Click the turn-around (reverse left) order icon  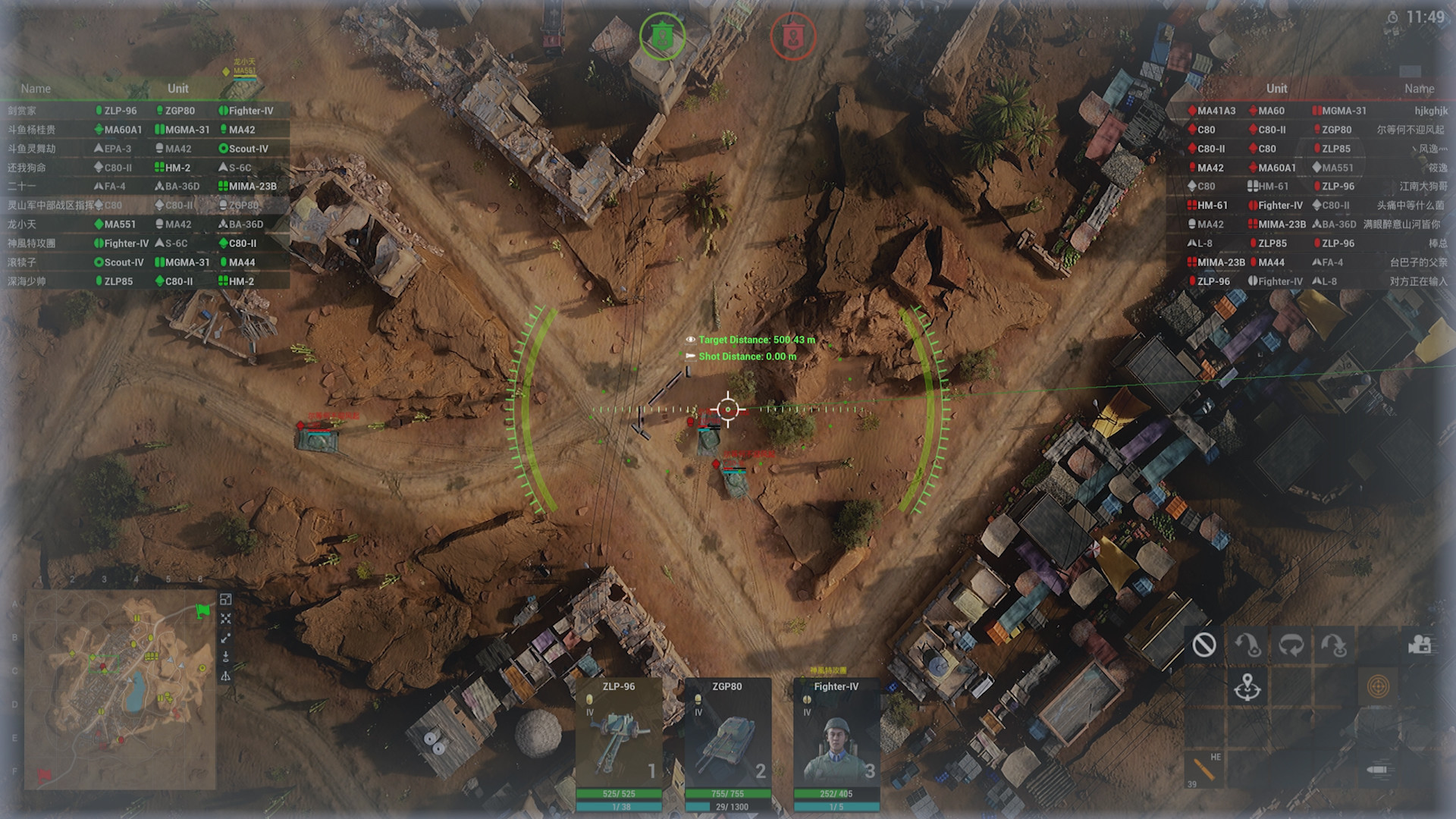[x=1247, y=645]
